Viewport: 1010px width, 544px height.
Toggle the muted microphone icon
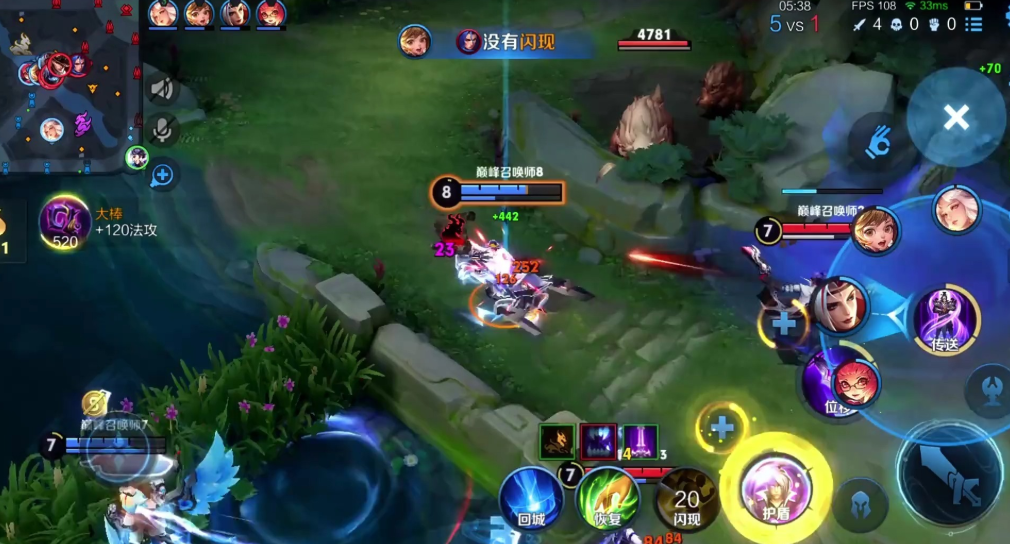pos(162,129)
